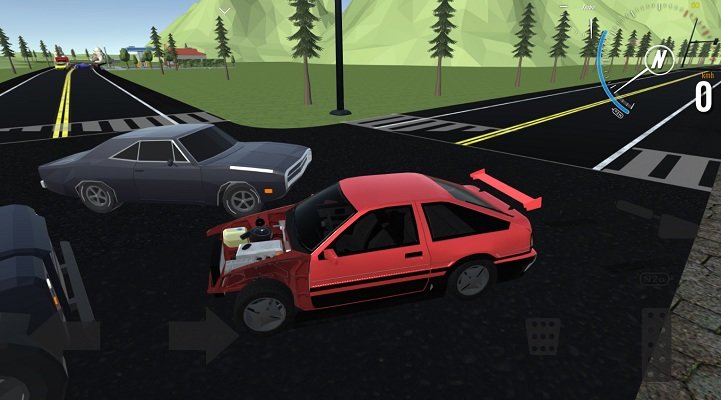Image resolution: width=721 pixels, height=400 pixels.
Task: Tap the N gear indicator
Action: [656, 62]
